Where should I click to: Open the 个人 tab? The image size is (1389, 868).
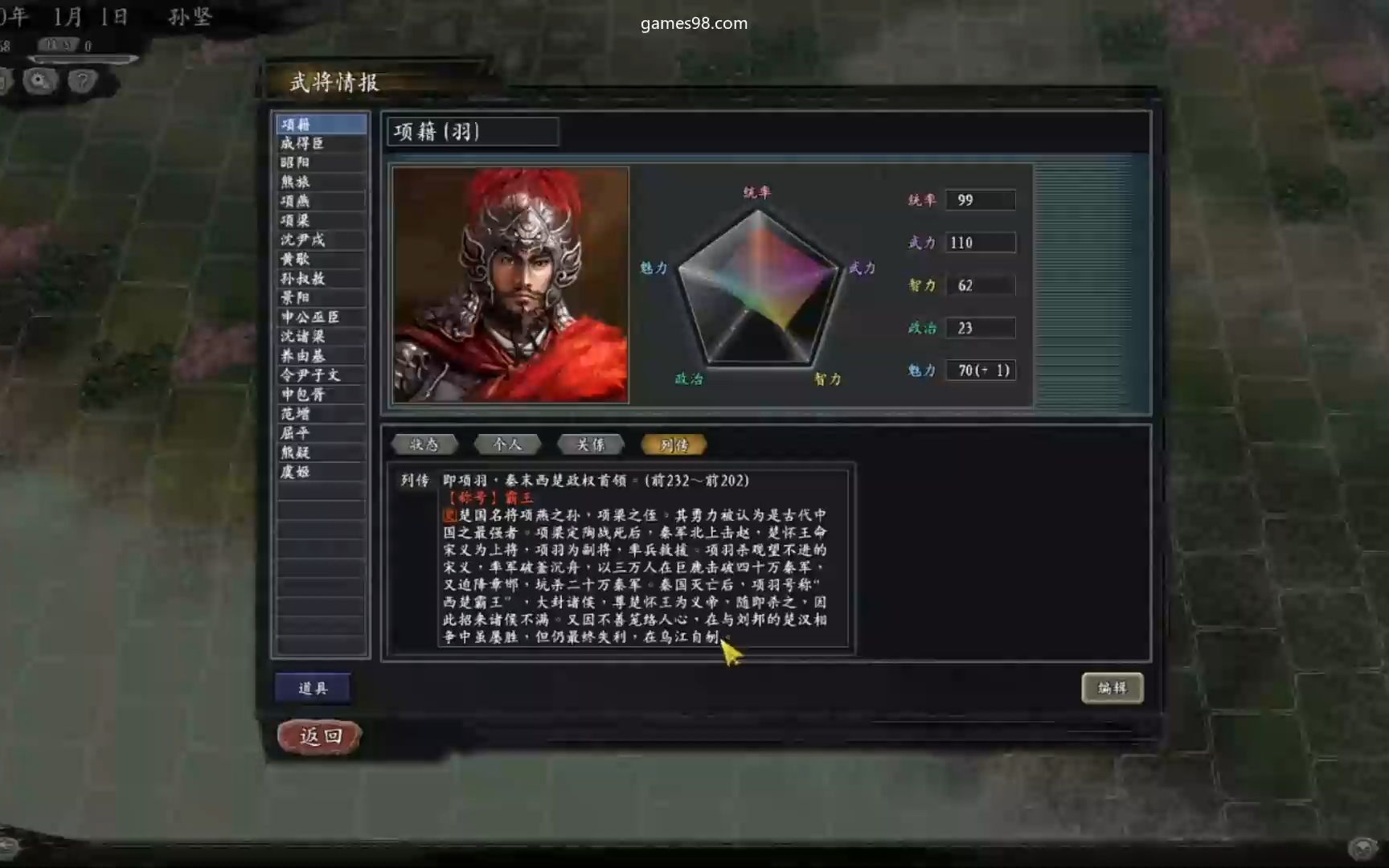pyautogui.click(x=507, y=444)
